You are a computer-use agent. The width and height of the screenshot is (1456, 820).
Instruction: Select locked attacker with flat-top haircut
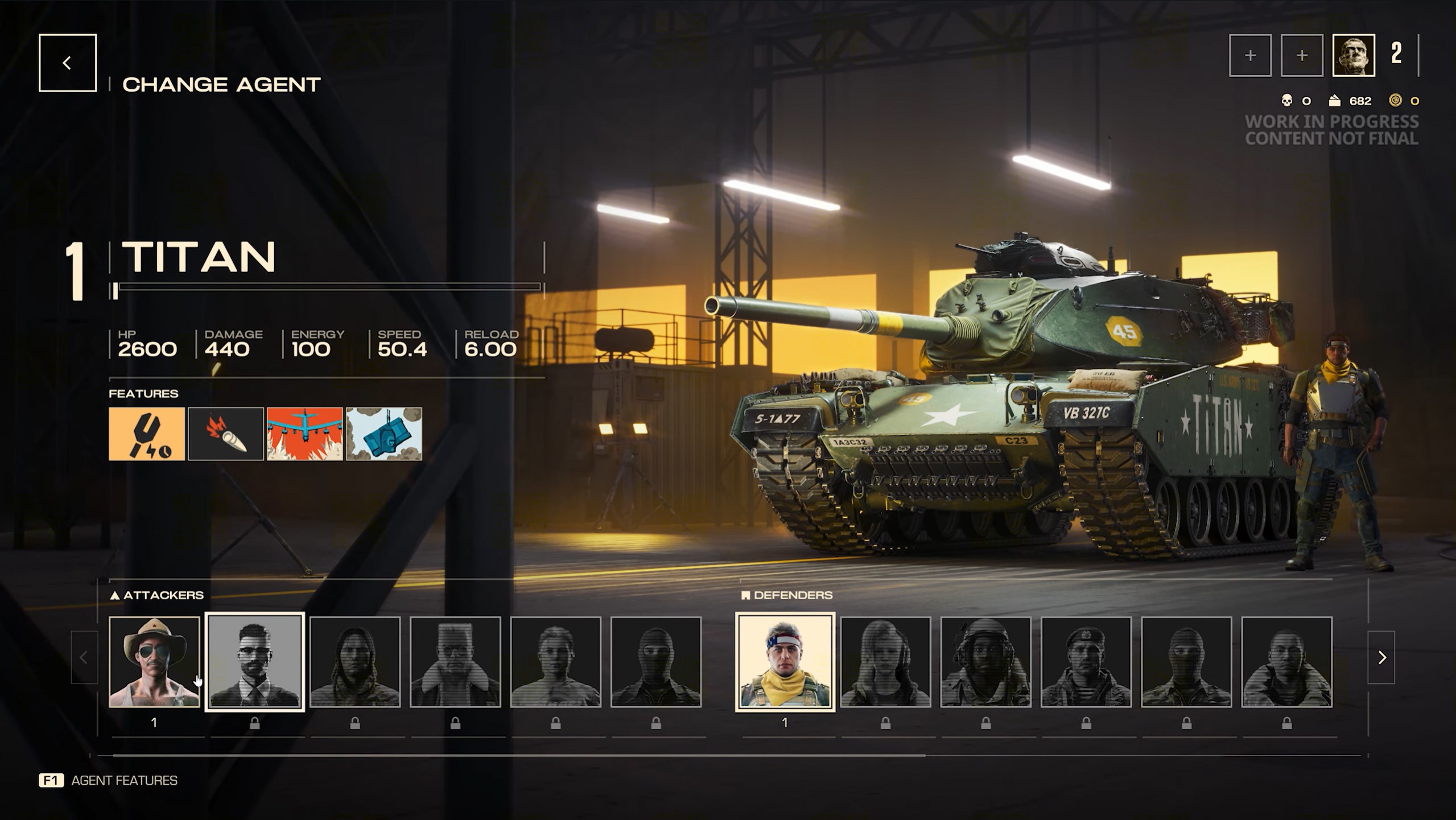tap(455, 662)
